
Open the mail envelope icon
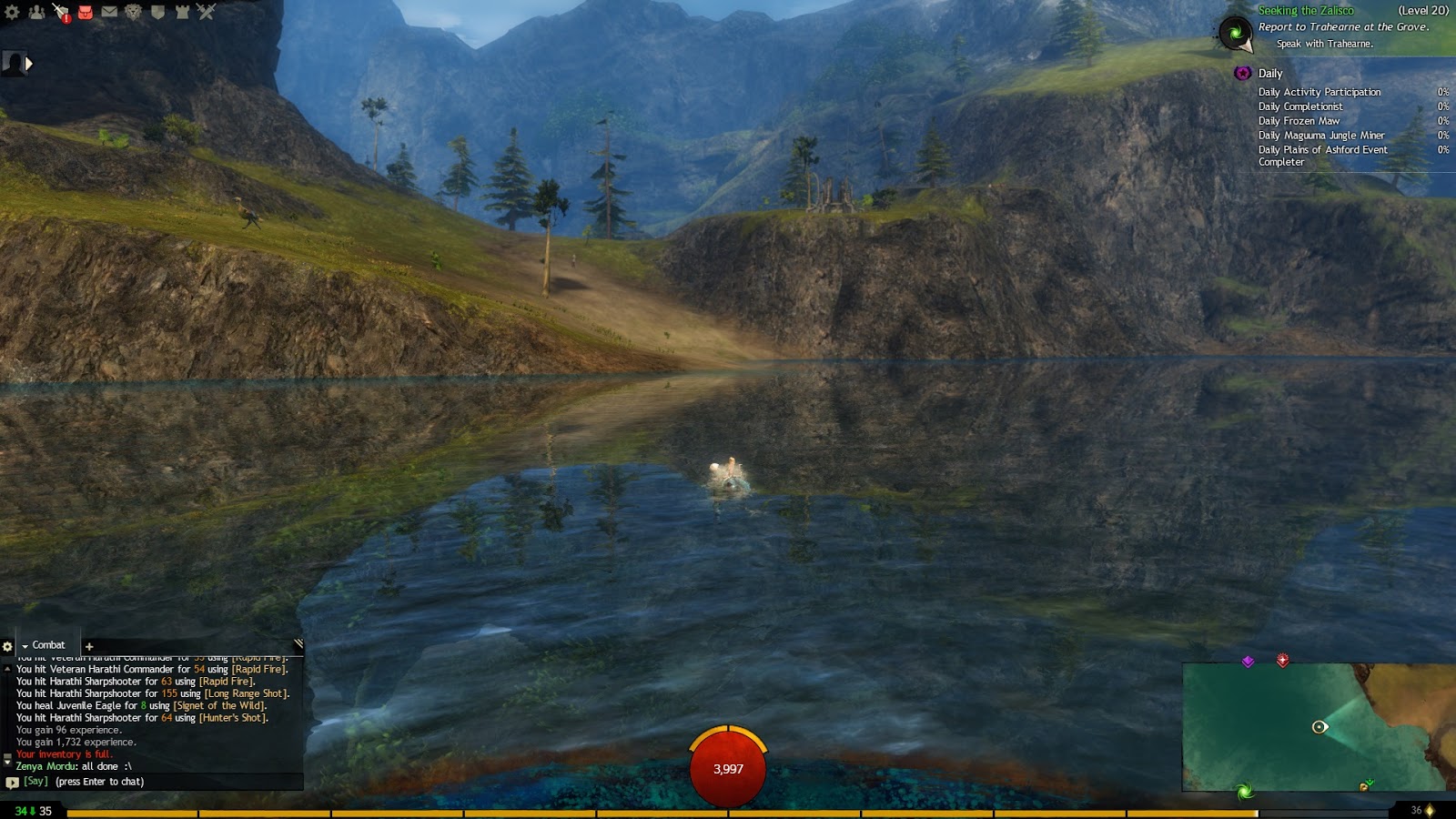(x=109, y=12)
